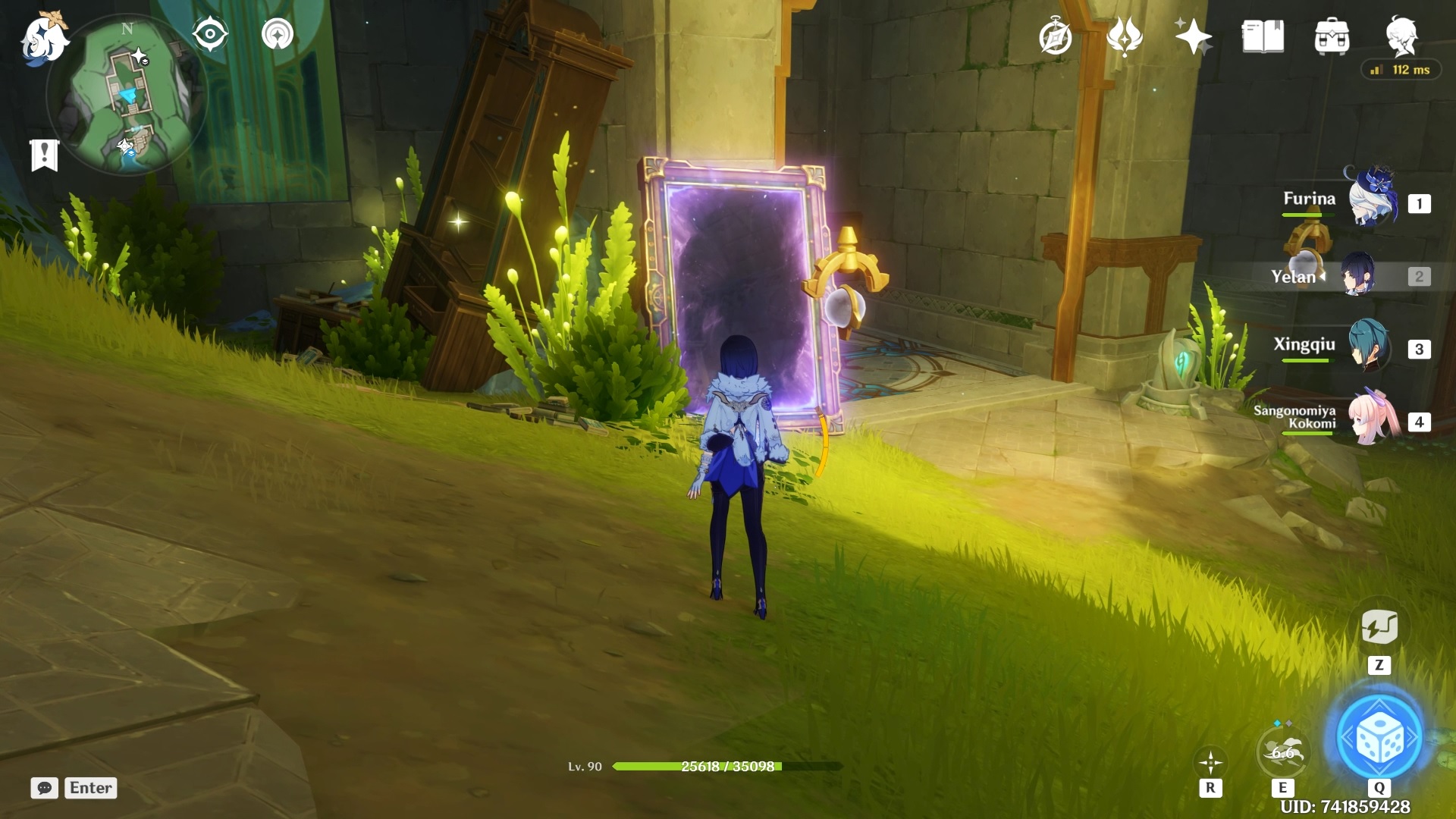The height and width of the screenshot is (819, 1456).
Task: Select Yelan in the party list
Action: 1359,276
